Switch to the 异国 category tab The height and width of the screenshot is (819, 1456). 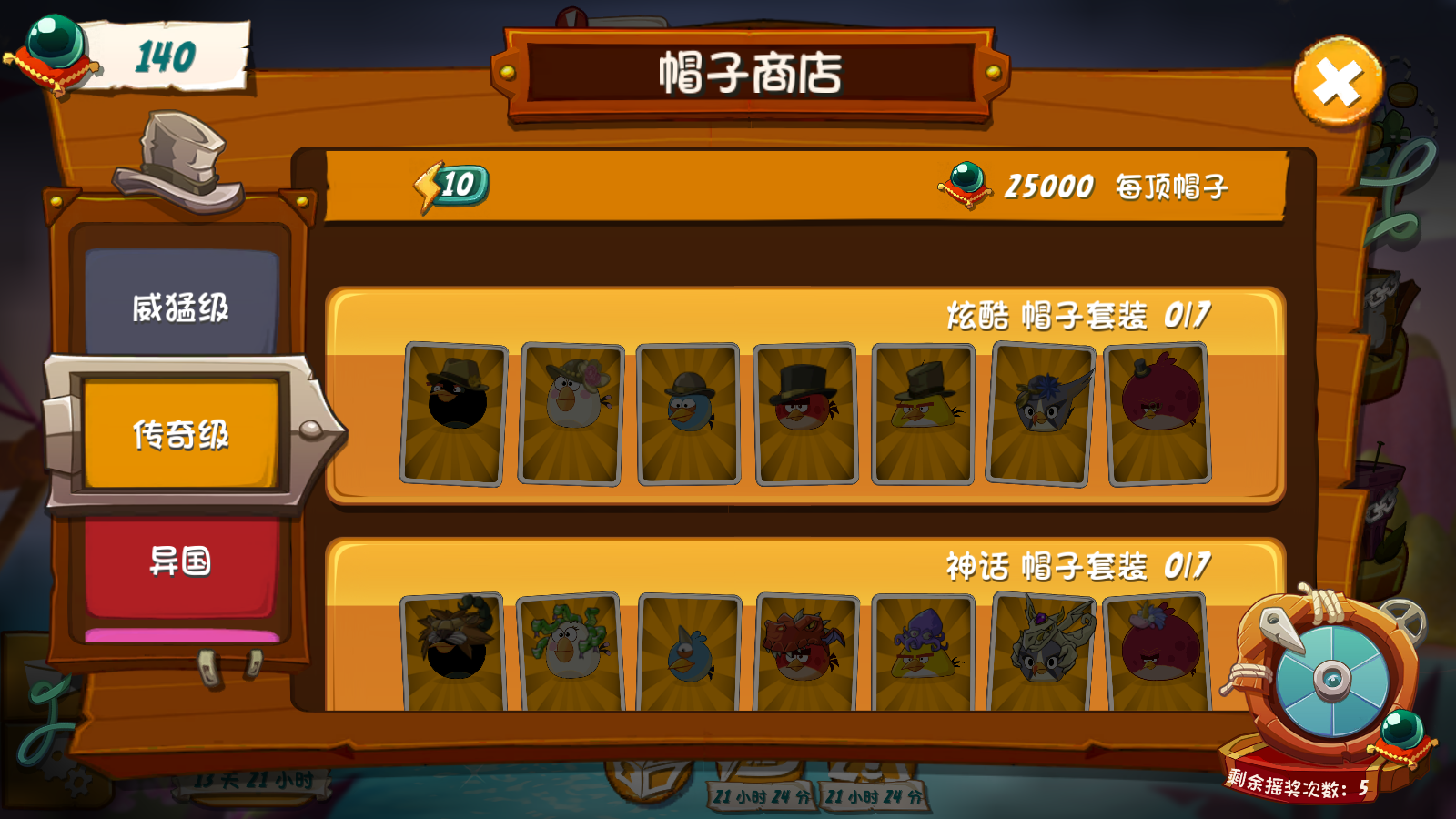pyautogui.click(x=179, y=564)
